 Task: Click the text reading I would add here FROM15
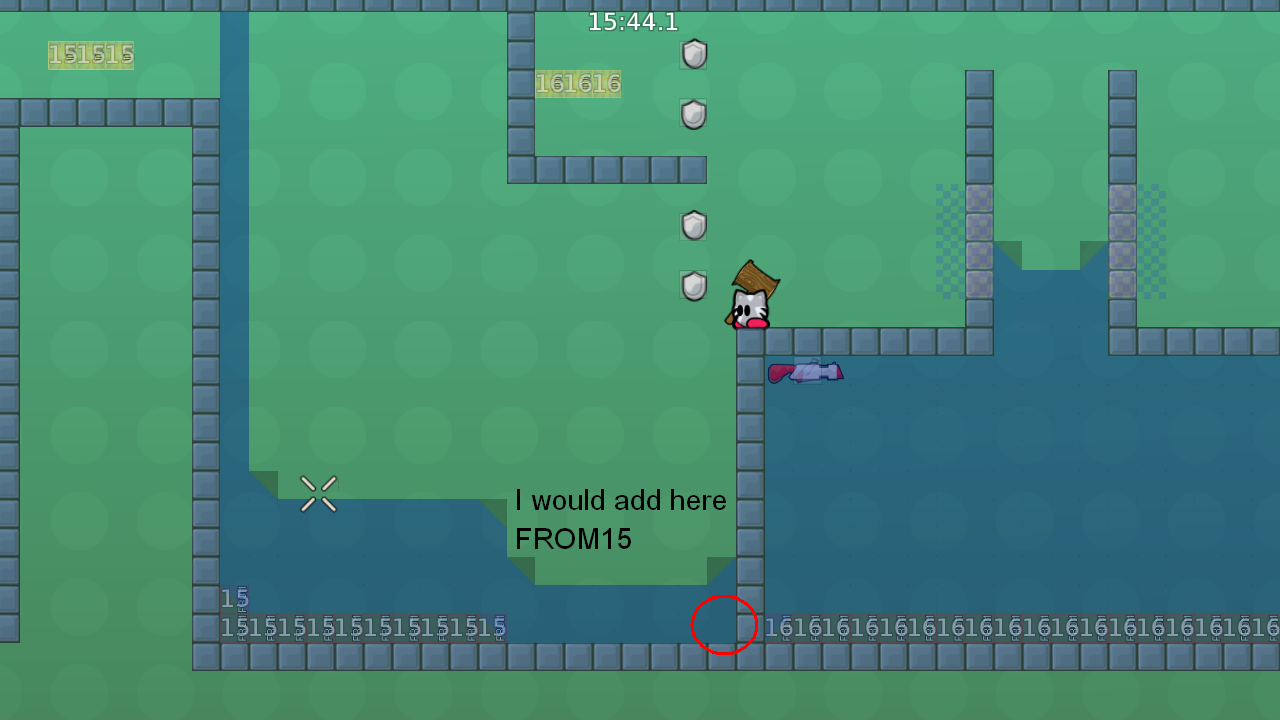[x=620, y=519]
